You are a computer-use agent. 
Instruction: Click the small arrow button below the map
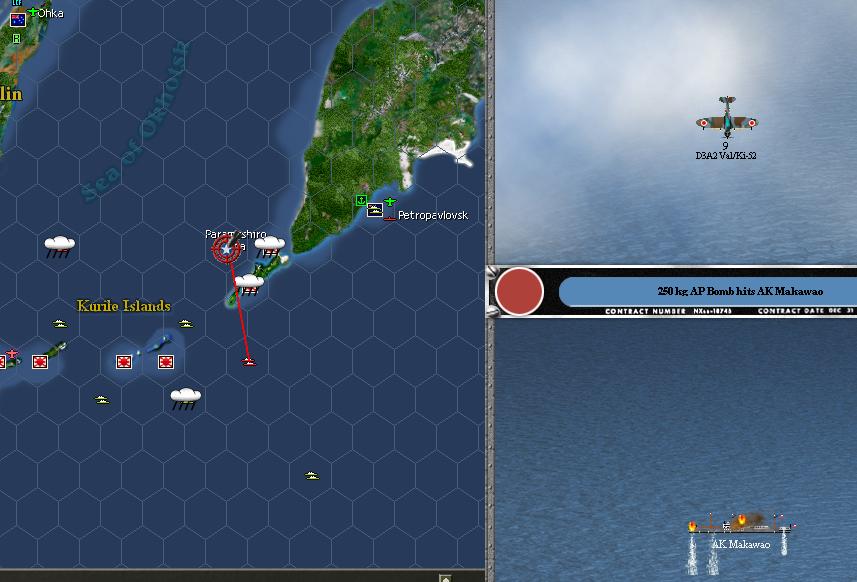444,577
